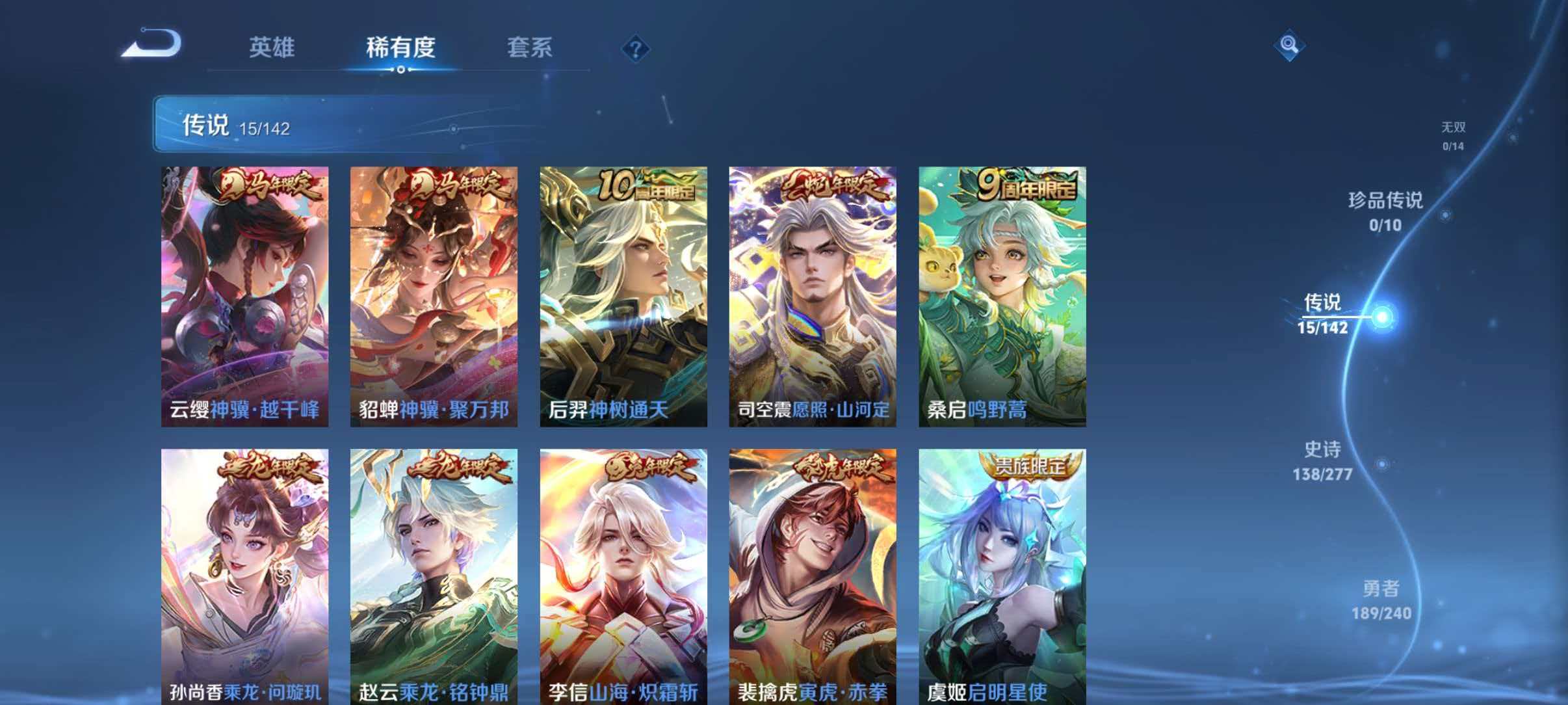Switch to the 套系 tab

tap(531, 47)
